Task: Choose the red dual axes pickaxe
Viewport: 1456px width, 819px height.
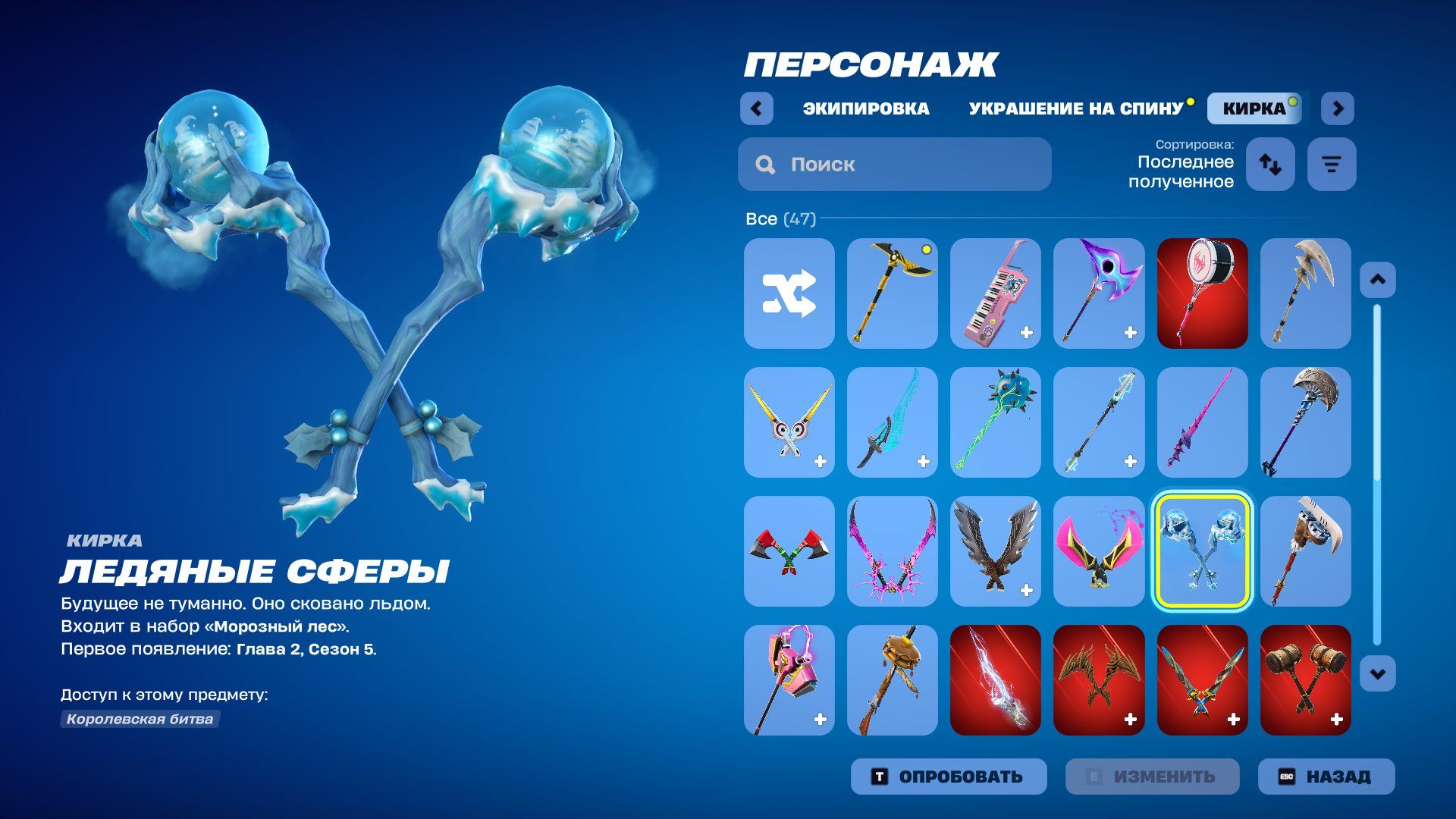Action: (789, 551)
